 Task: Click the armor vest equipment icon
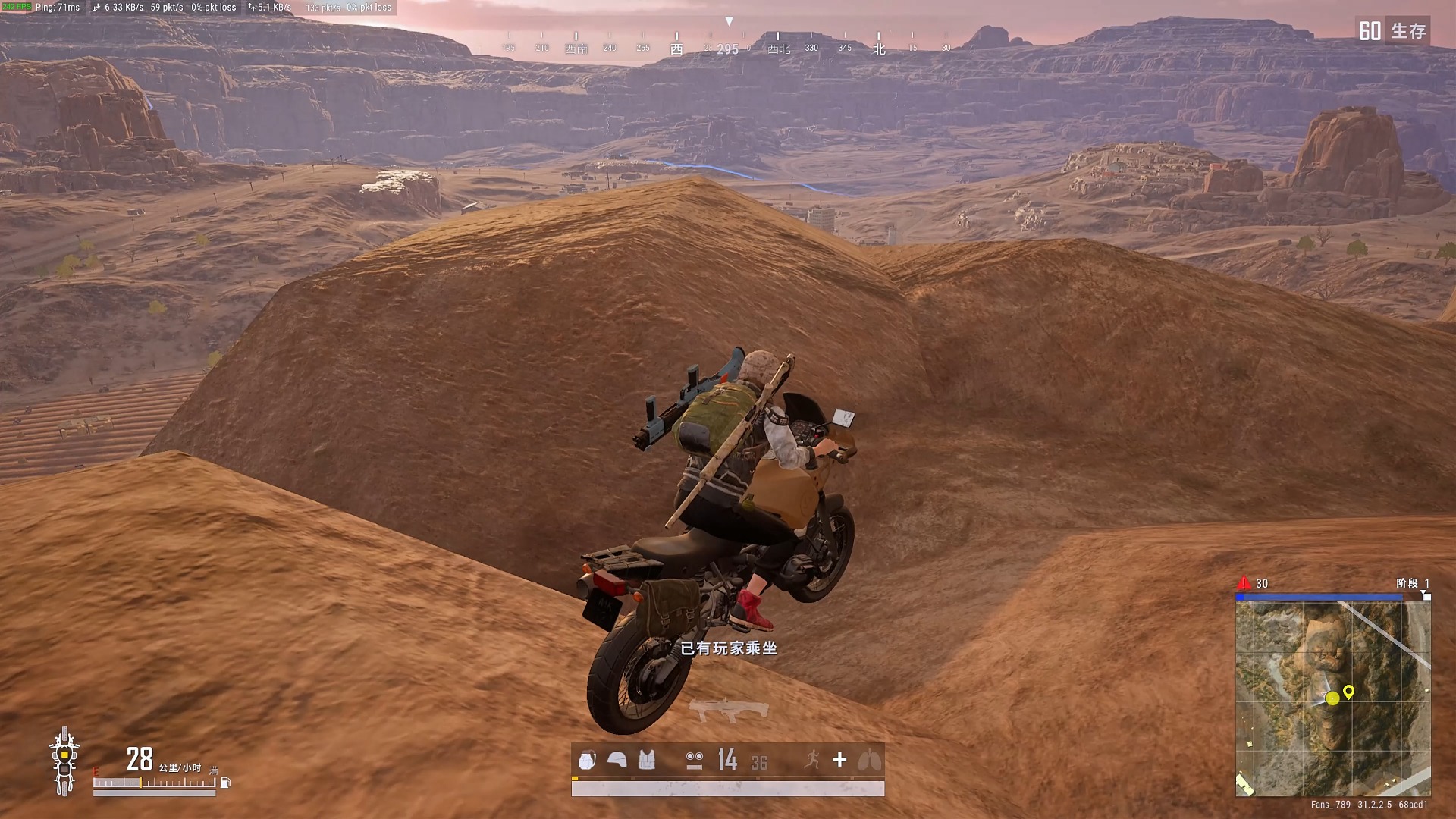tap(646, 760)
